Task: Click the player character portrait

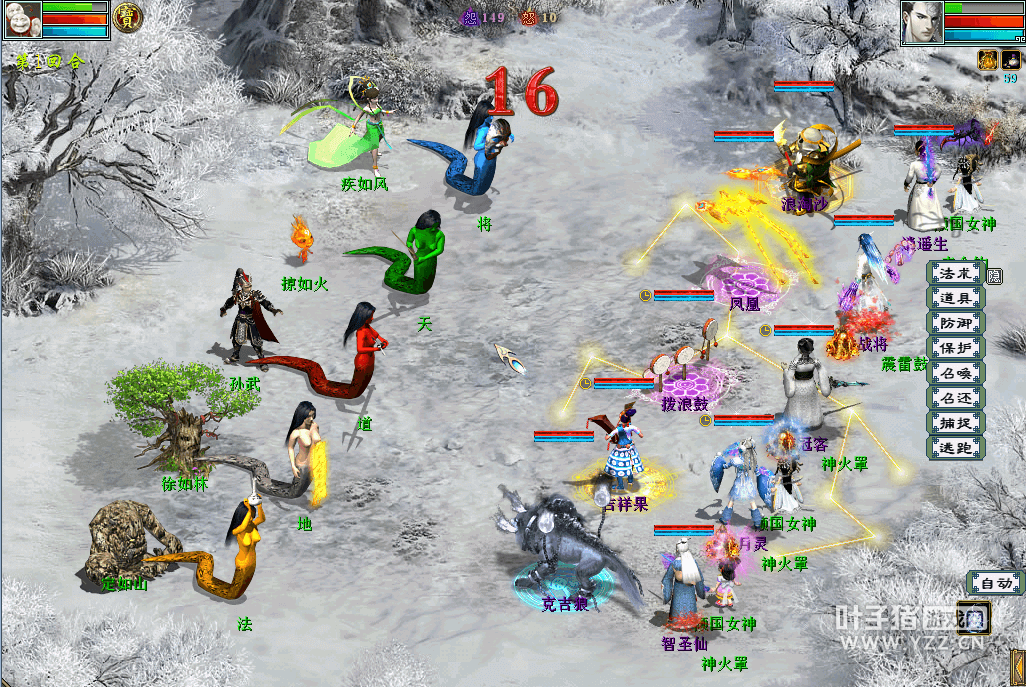Action: [x=921, y=22]
